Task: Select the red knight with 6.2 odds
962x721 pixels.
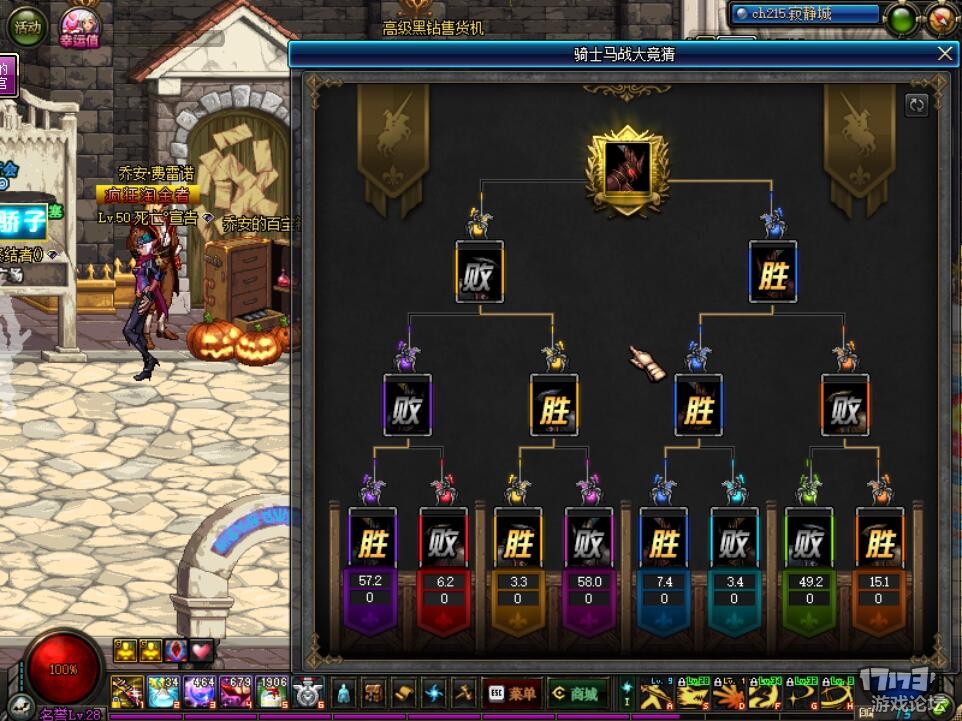Action: (x=443, y=545)
